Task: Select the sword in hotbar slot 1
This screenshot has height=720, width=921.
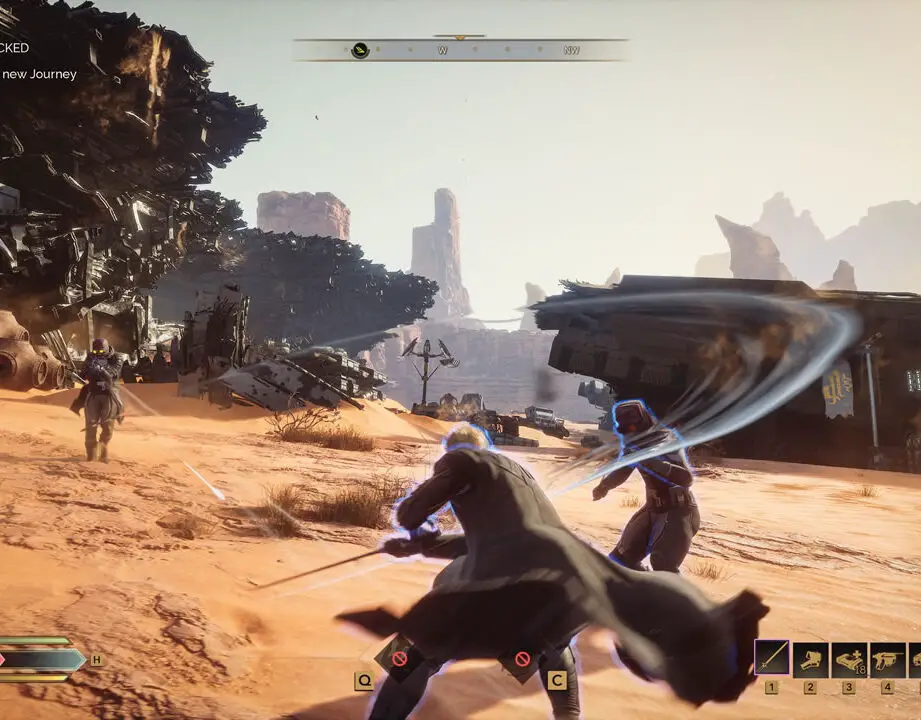Action: coord(771,658)
